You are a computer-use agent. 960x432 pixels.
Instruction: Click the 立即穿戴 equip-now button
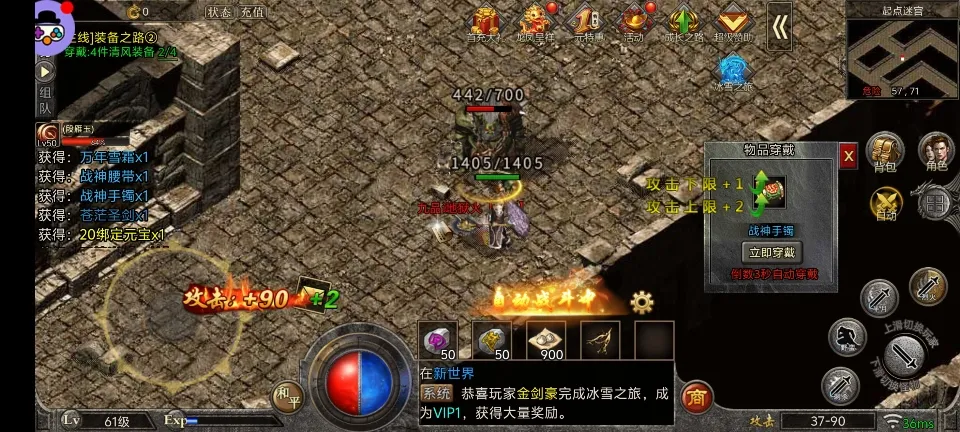point(771,253)
